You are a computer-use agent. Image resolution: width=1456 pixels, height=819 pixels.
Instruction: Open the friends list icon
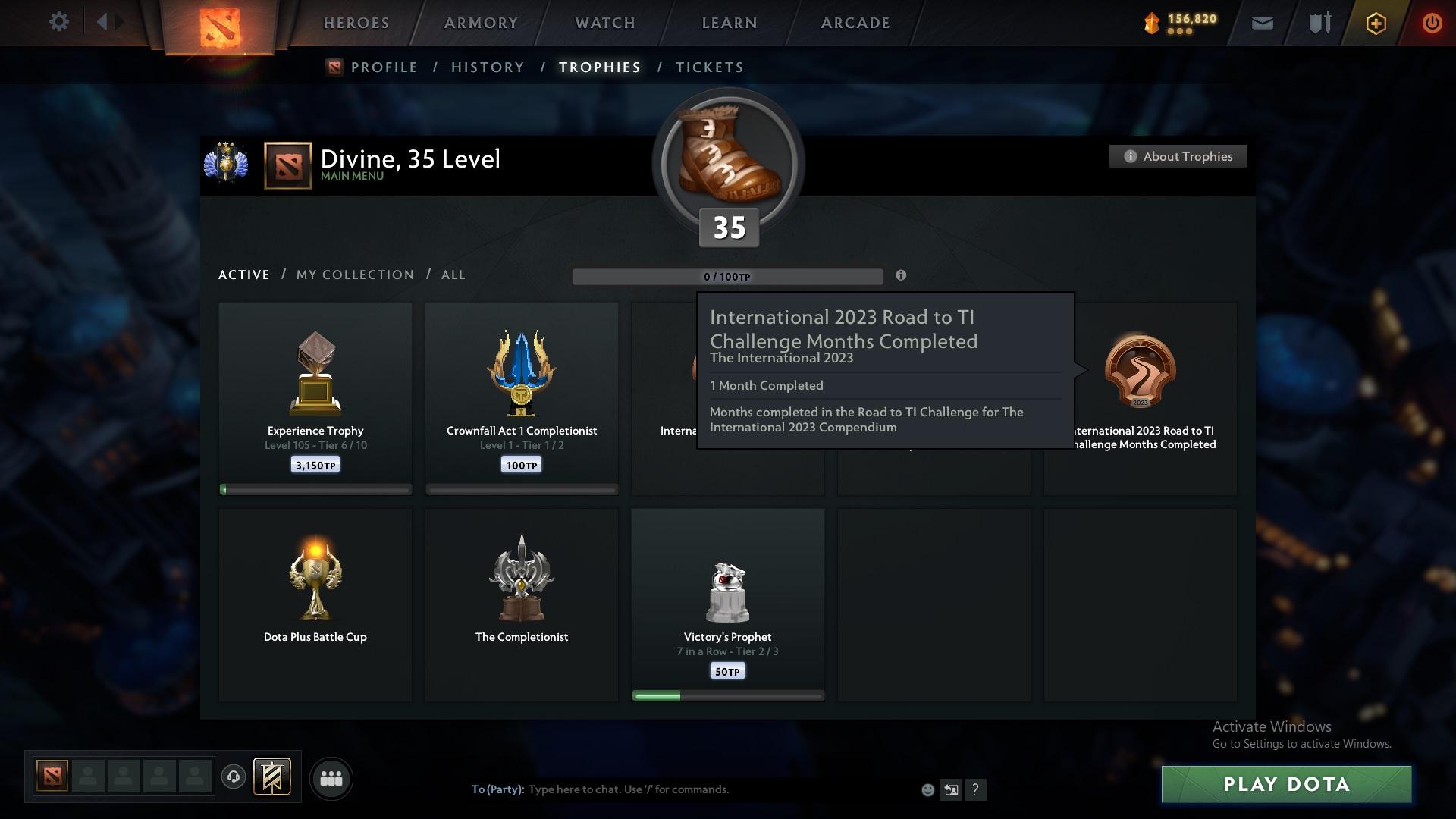pos(331,778)
